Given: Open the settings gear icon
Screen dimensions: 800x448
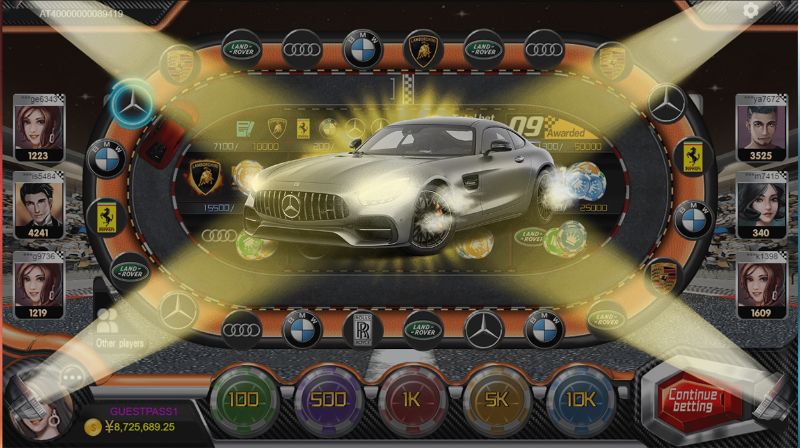Looking at the screenshot, I should [751, 11].
